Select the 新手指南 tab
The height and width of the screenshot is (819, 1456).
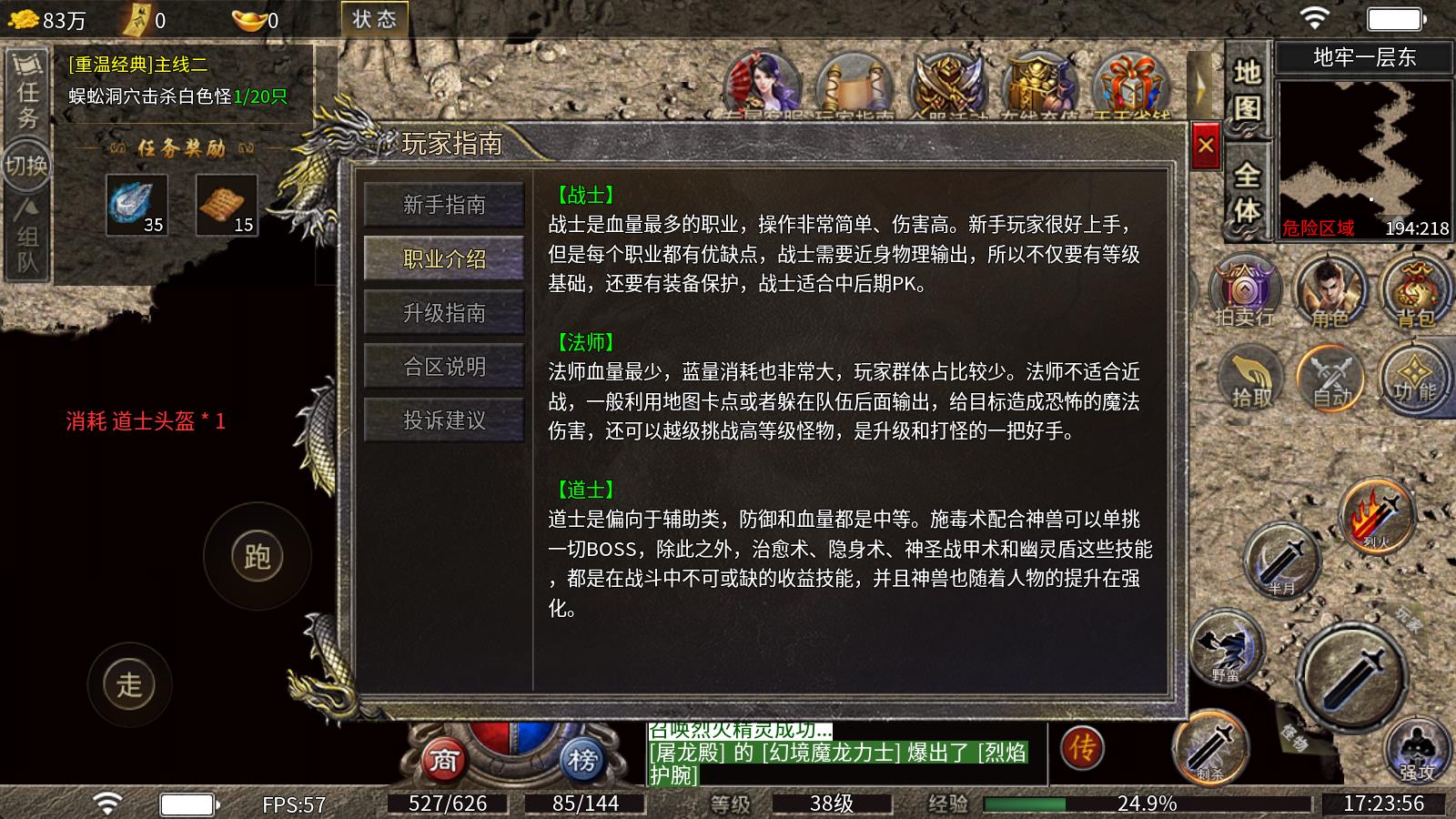point(444,206)
